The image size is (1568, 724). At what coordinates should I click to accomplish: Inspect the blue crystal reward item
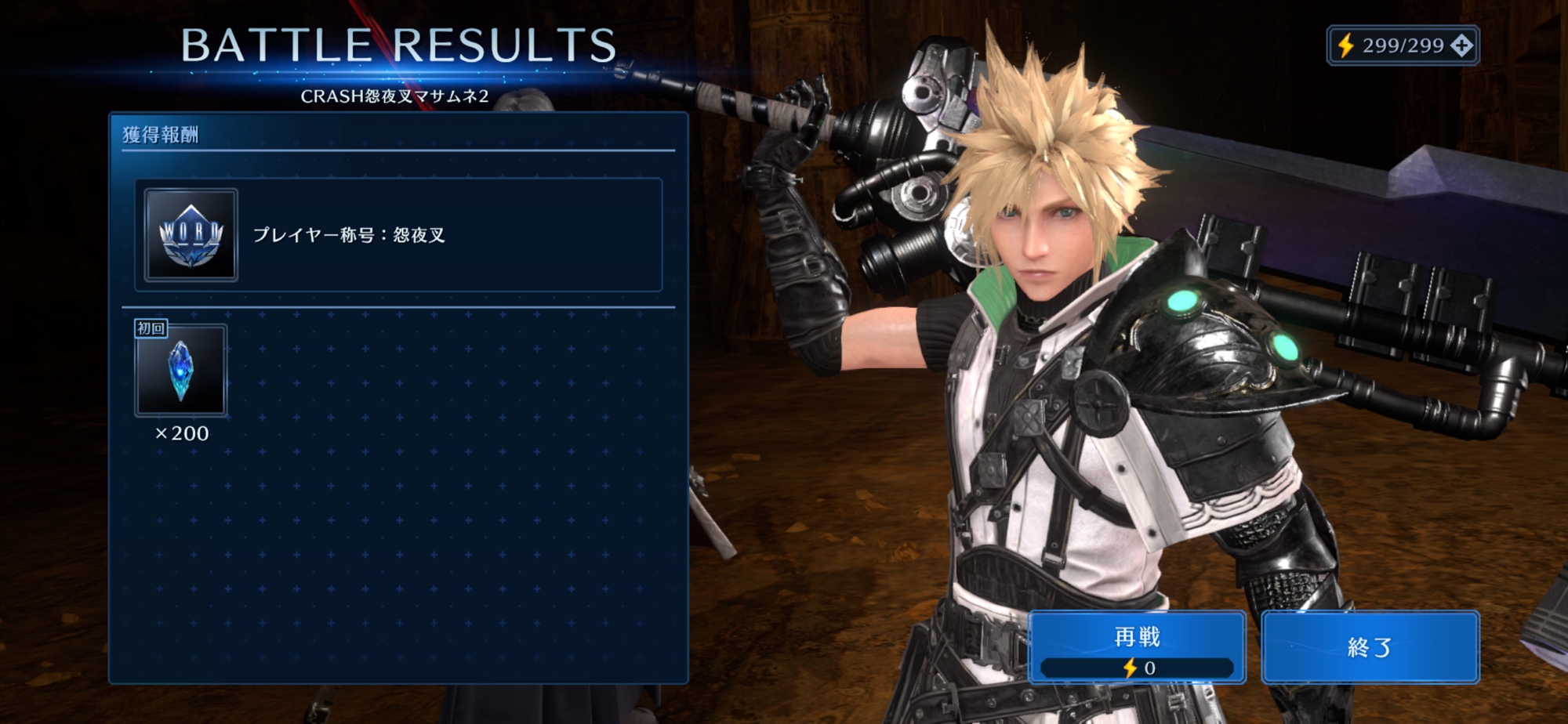pyautogui.click(x=181, y=371)
